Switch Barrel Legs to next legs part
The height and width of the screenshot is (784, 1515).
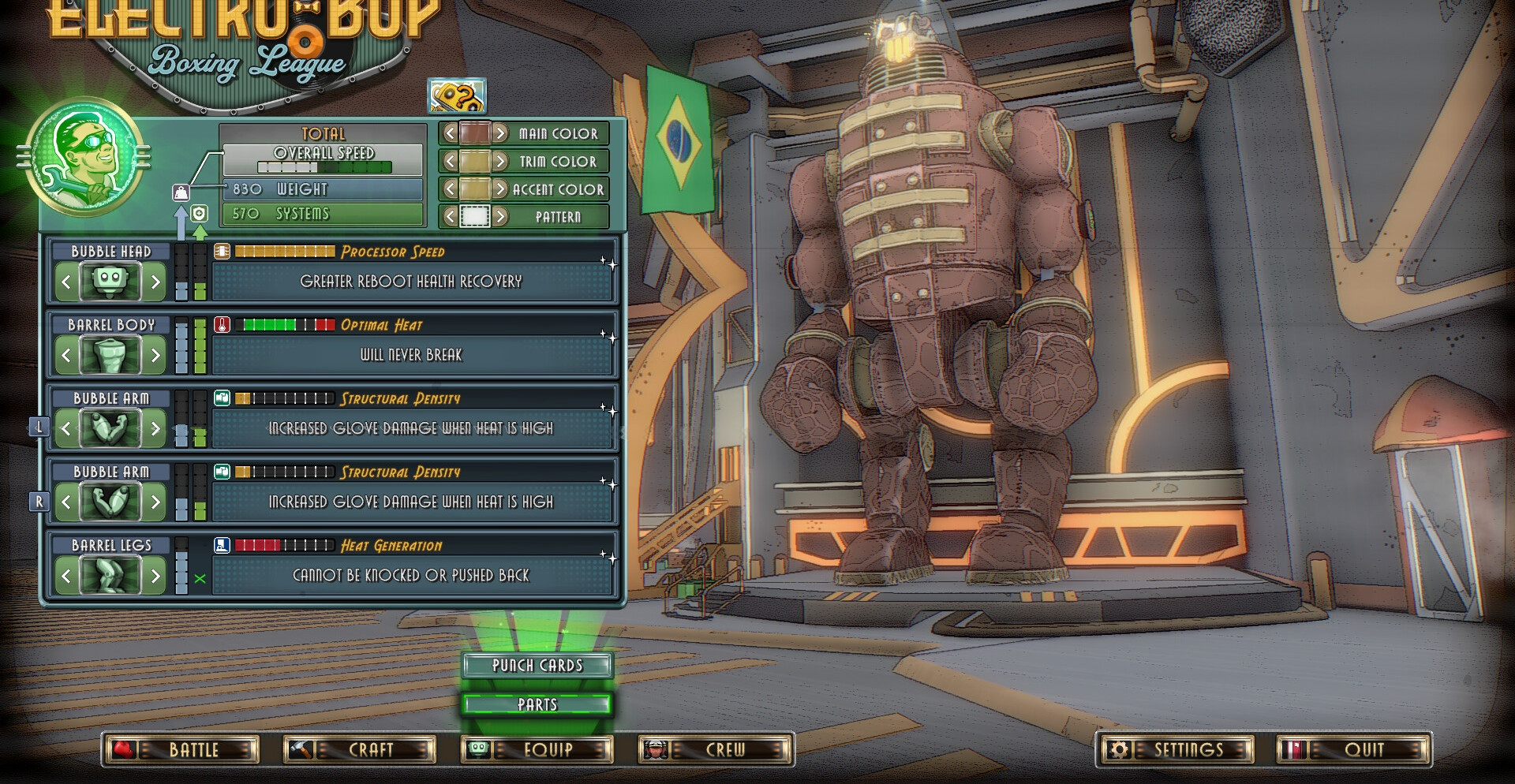[155, 576]
